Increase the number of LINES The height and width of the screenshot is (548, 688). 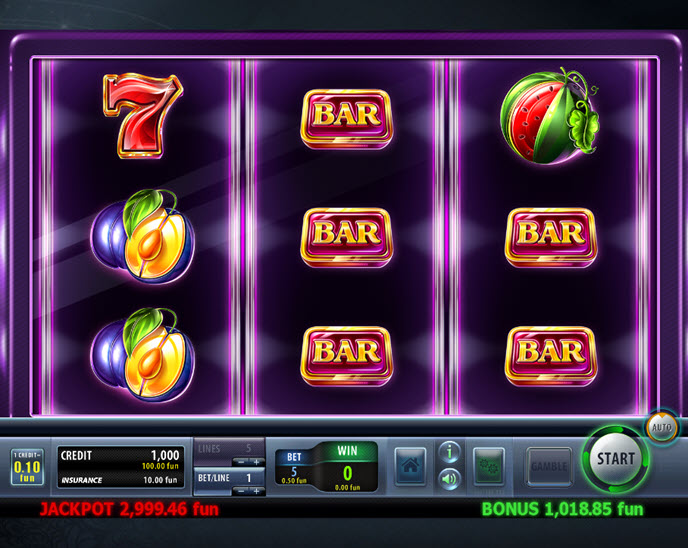(256, 461)
